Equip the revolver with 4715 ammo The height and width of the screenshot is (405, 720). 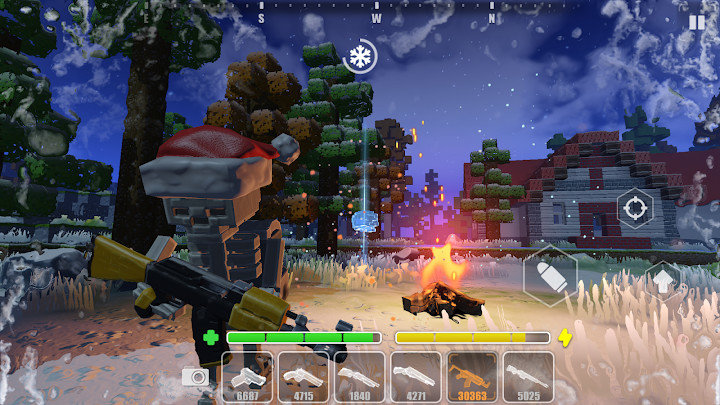click(303, 376)
